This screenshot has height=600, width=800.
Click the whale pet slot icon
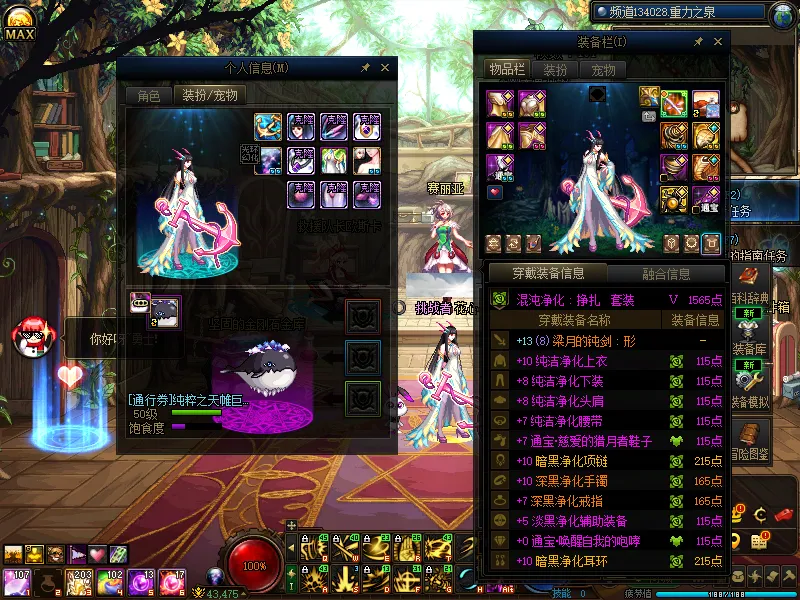(x=164, y=311)
